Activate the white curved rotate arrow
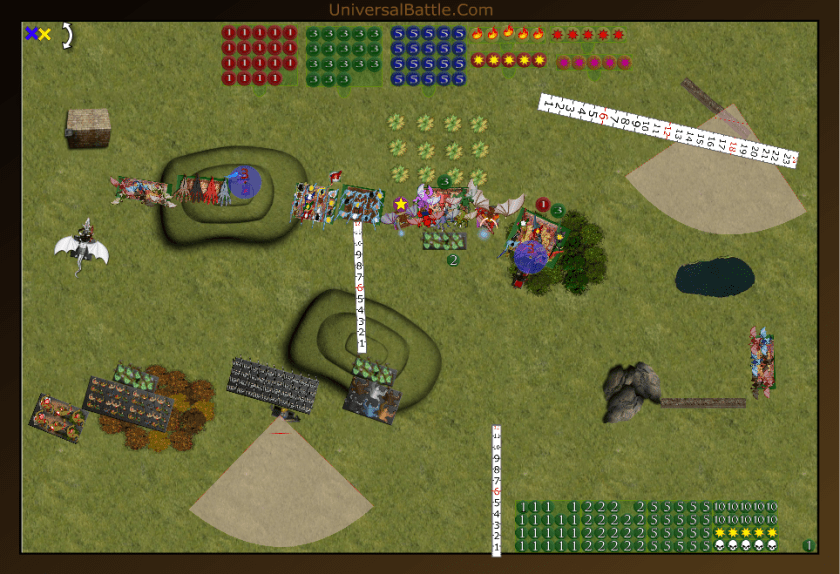Image resolution: width=840 pixels, height=574 pixels. pos(67,35)
